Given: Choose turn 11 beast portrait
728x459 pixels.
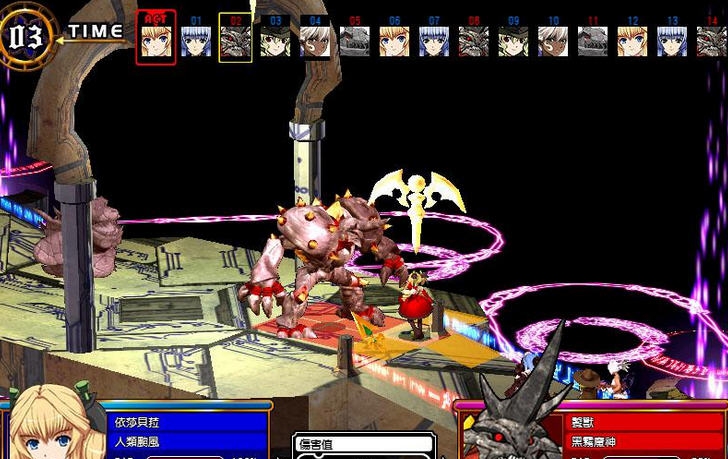Looking at the screenshot, I should 593,40.
